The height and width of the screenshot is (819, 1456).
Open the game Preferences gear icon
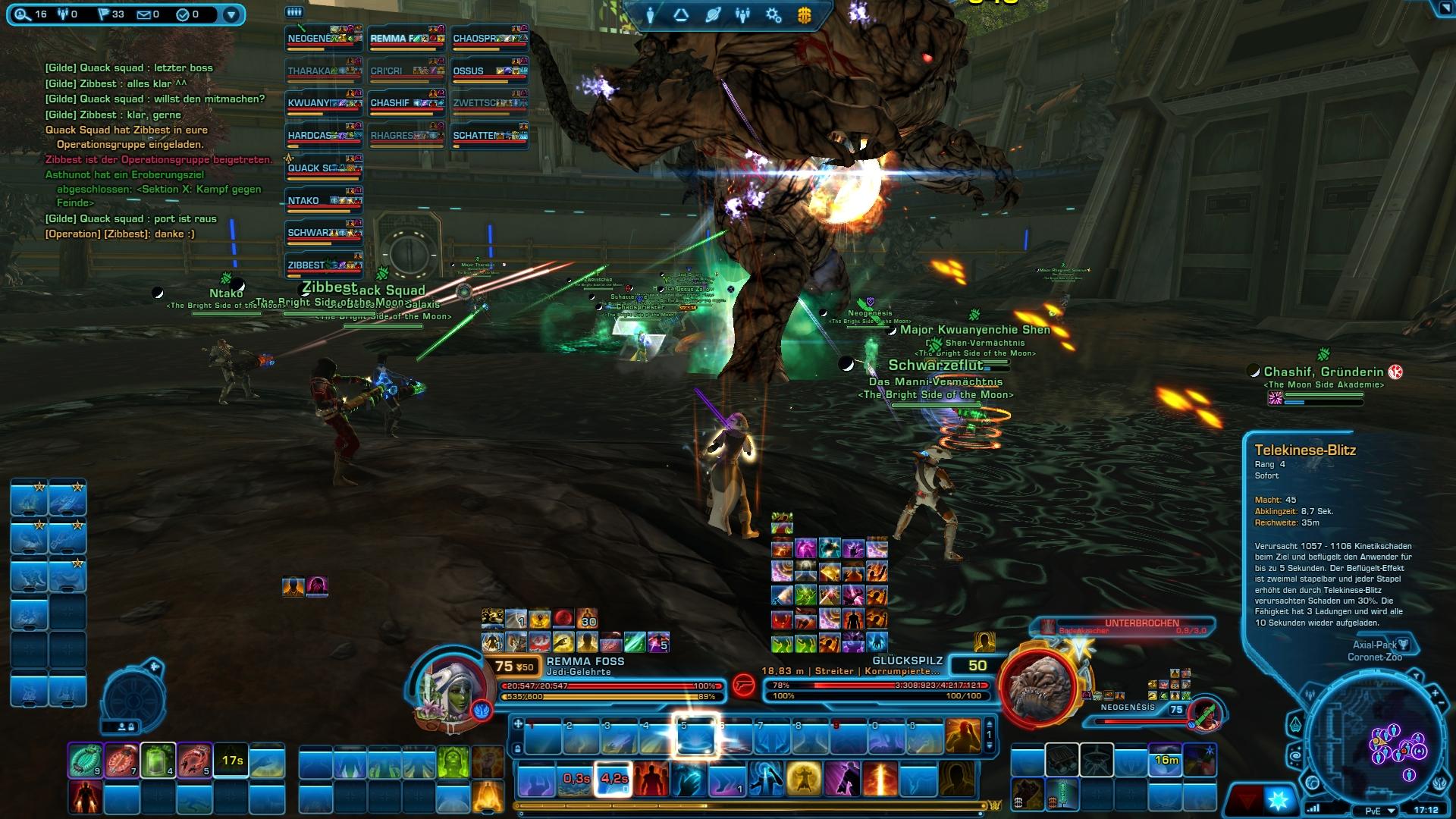click(x=772, y=14)
